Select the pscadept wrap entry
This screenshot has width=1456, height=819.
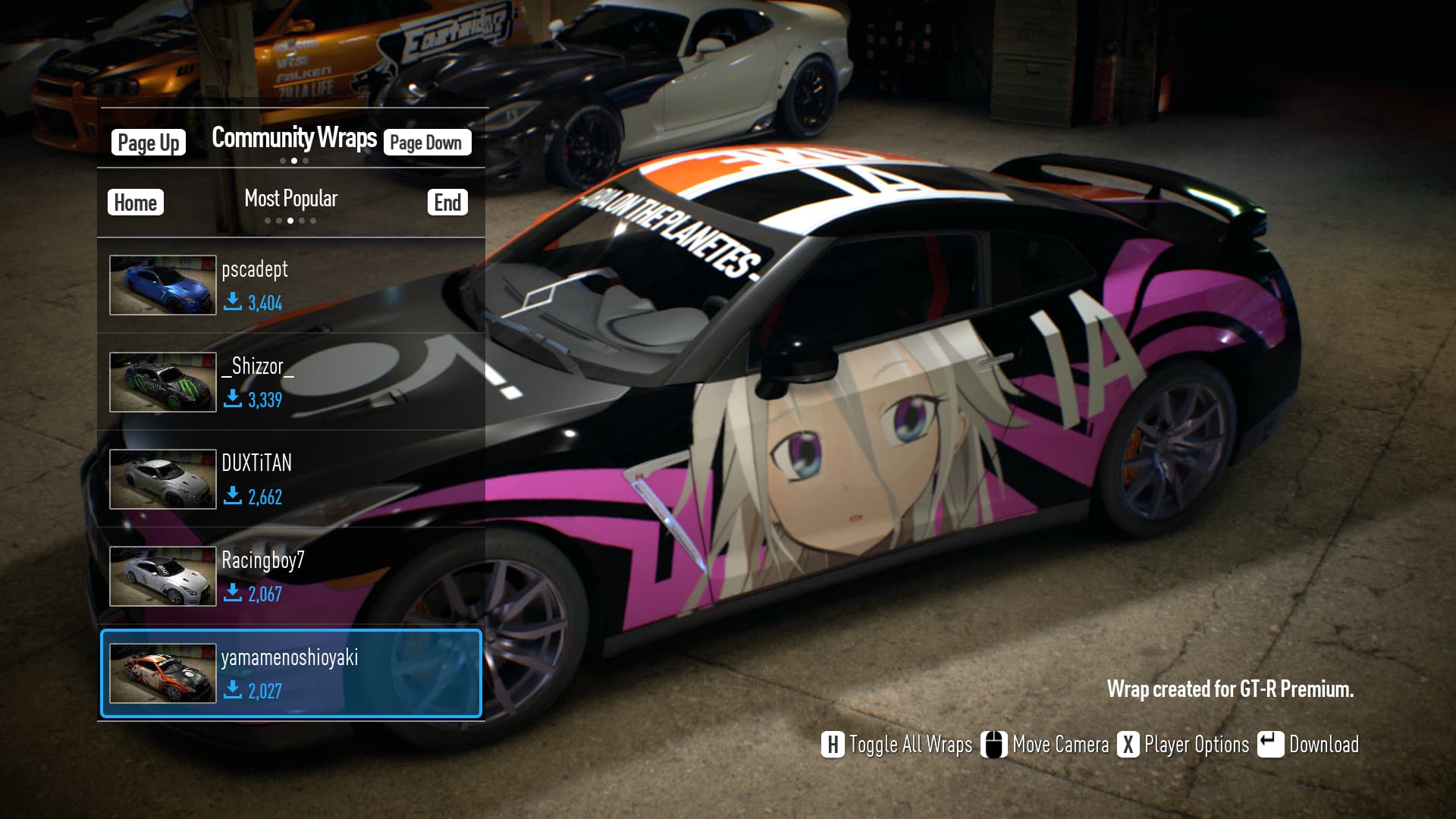(290, 285)
